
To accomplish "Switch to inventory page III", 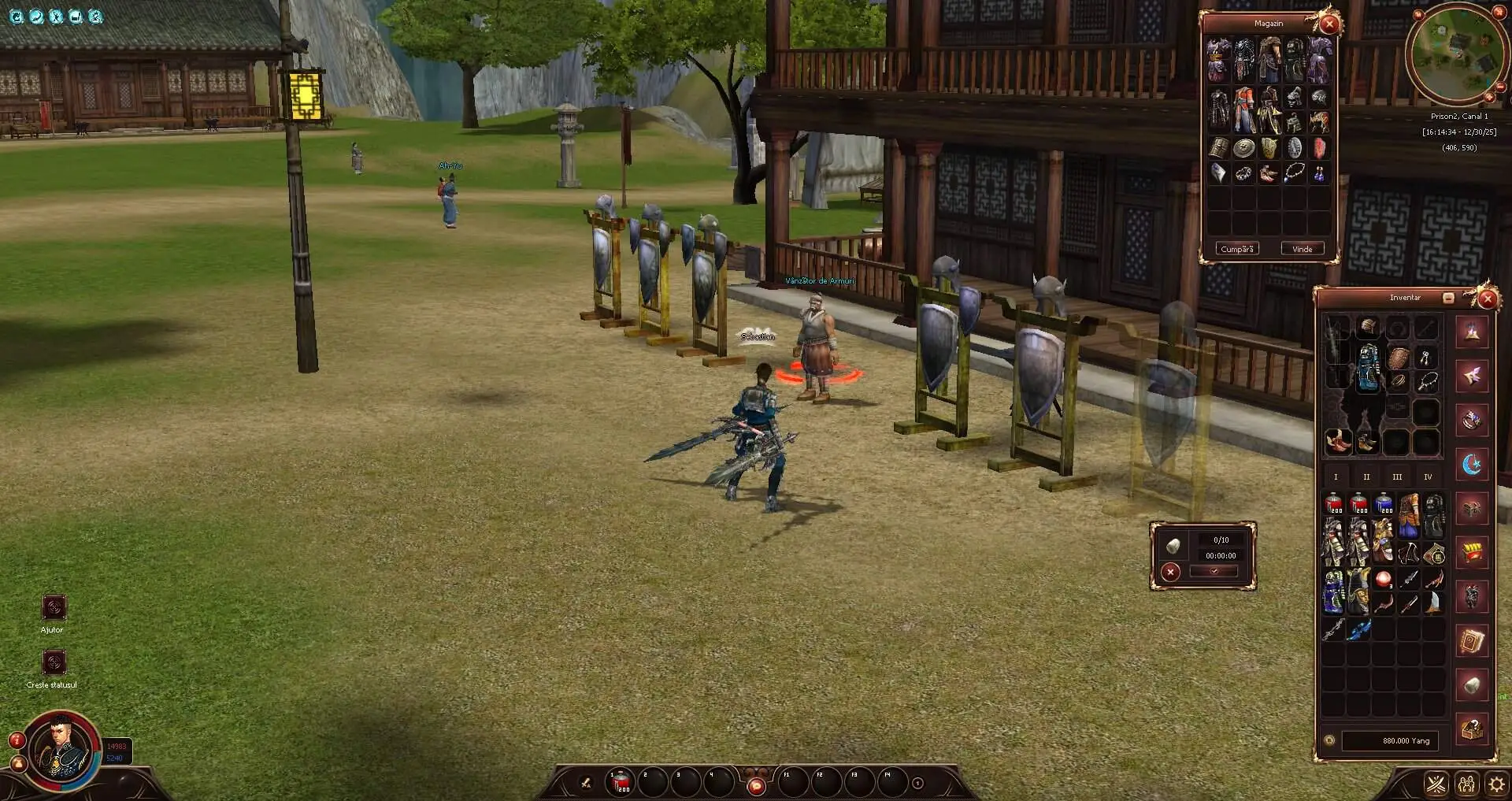I will point(1397,477).
